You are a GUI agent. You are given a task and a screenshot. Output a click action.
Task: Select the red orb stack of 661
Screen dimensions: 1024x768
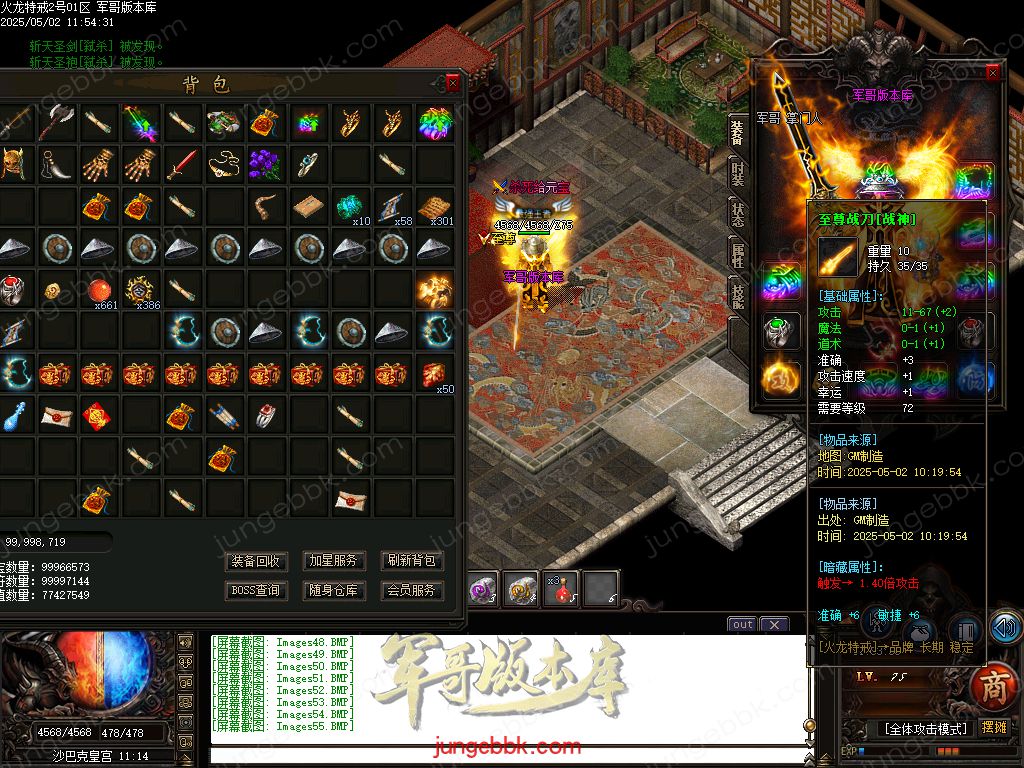(98, 291)
